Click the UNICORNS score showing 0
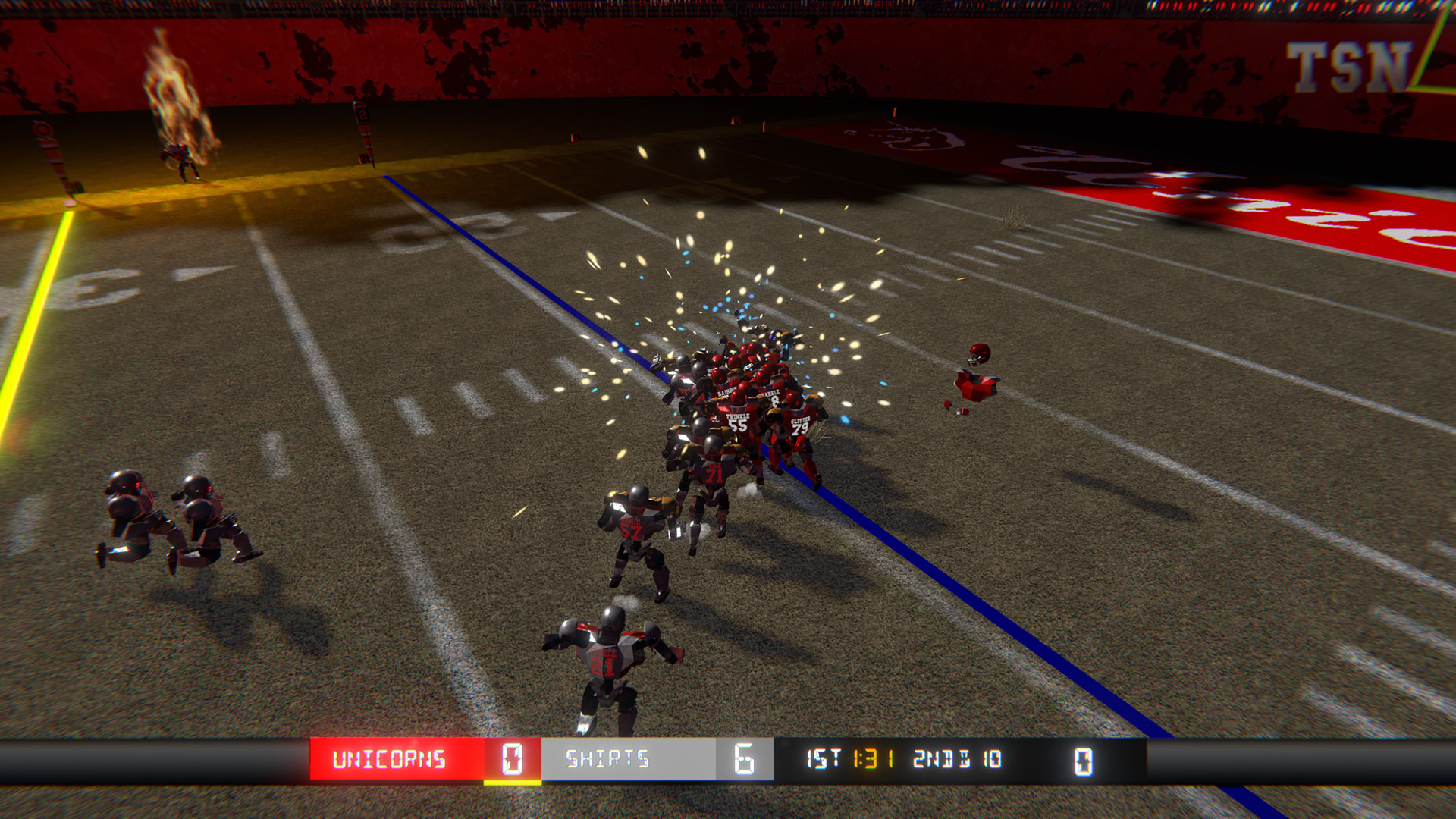 (511, 758)
